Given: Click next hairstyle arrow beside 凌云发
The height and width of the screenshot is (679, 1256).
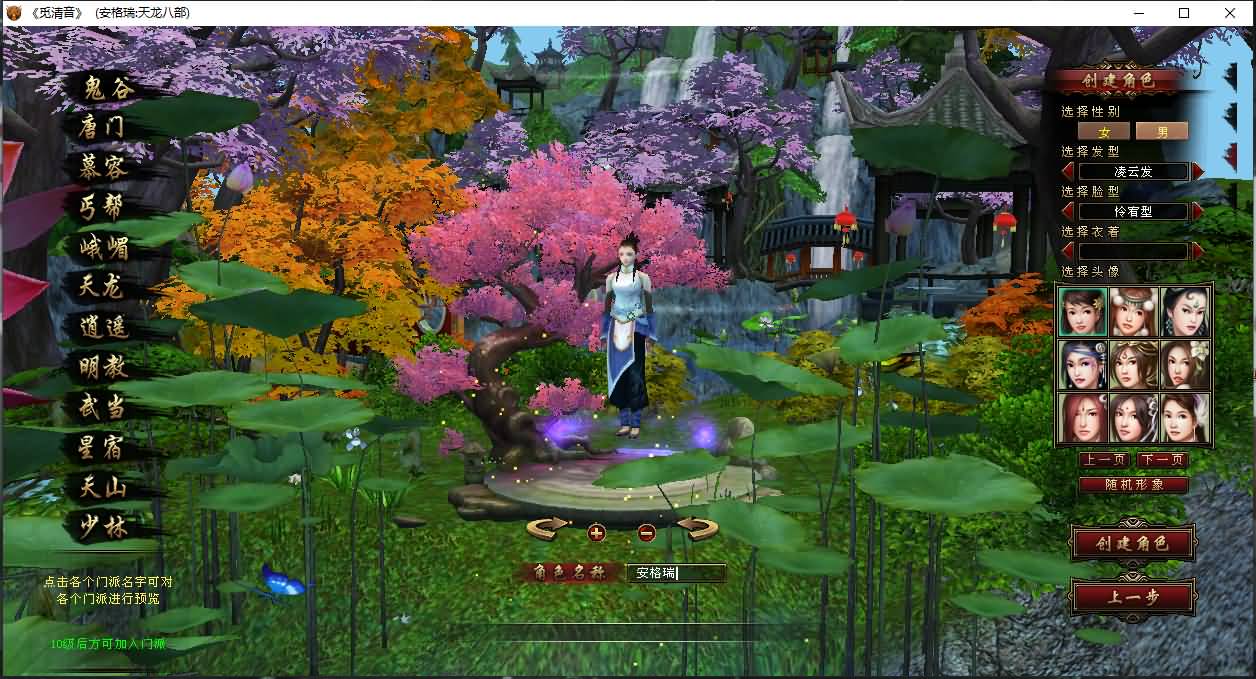Looking at the screenshot, I should tap(1198, 171).
